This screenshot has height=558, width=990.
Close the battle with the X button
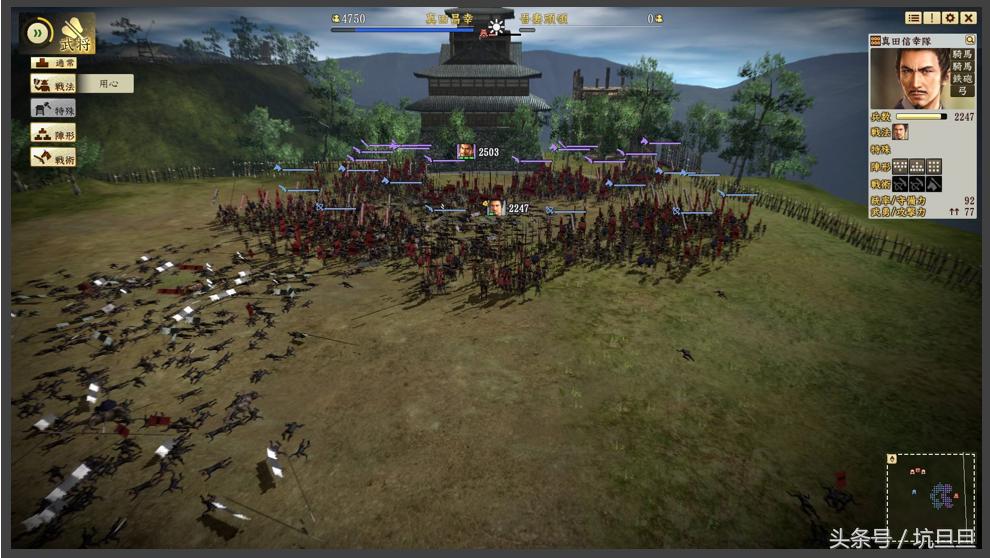[967, 18]
